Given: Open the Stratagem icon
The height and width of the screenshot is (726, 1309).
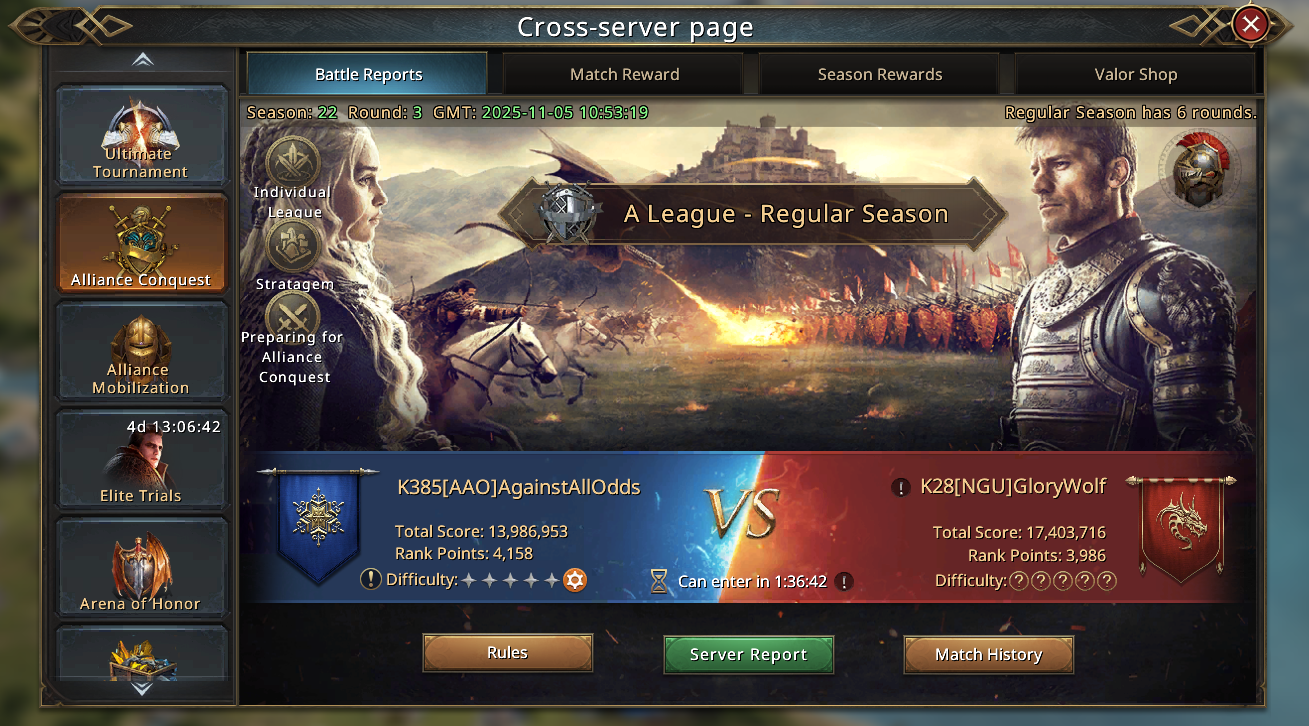Looking at the screenshot, I should click(x=293, y=246).
